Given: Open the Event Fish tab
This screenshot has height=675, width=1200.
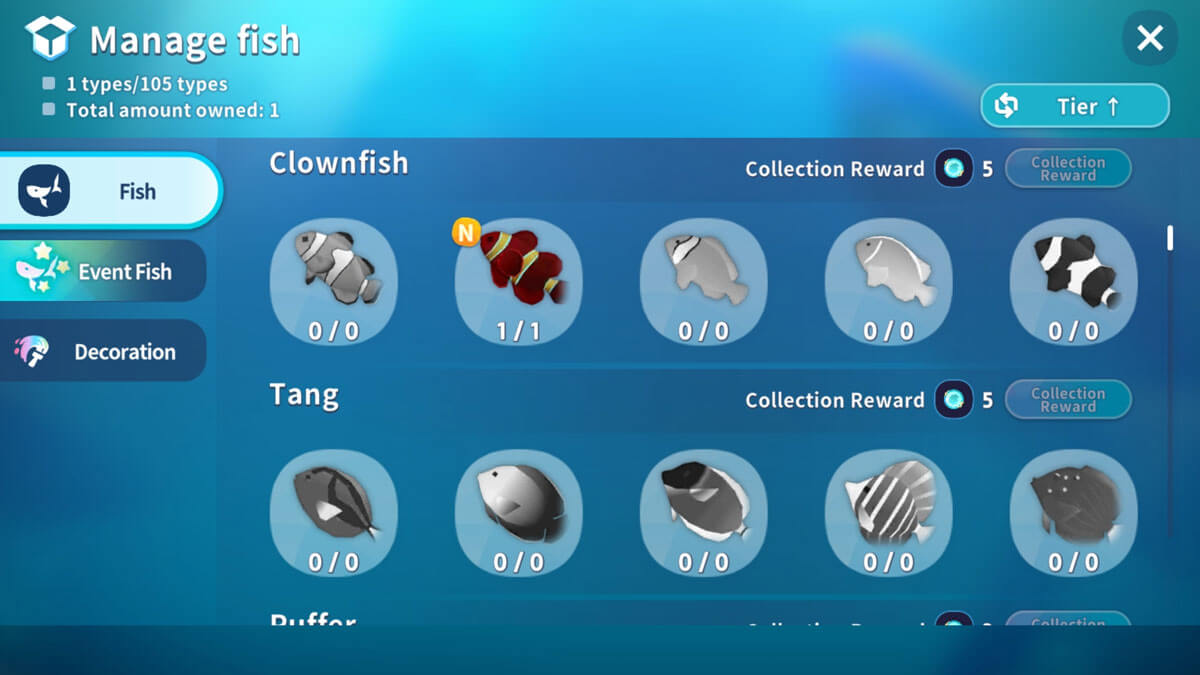Looking at the screenshot, I should pos(104,271).
